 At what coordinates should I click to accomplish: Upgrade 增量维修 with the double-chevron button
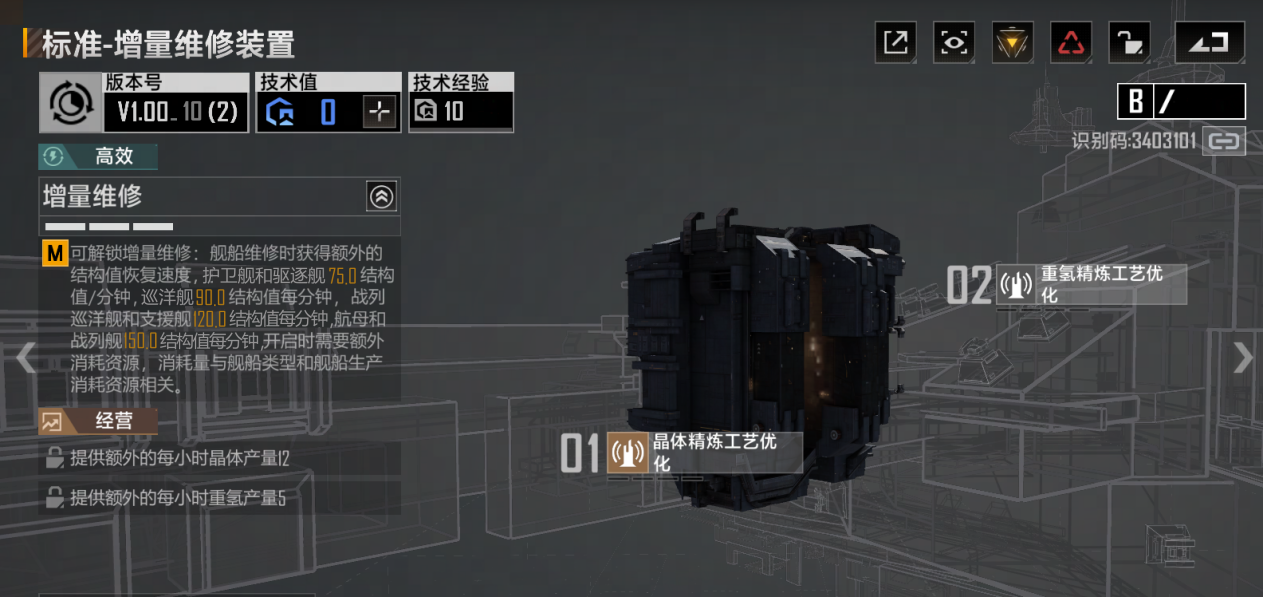[381, 196]
